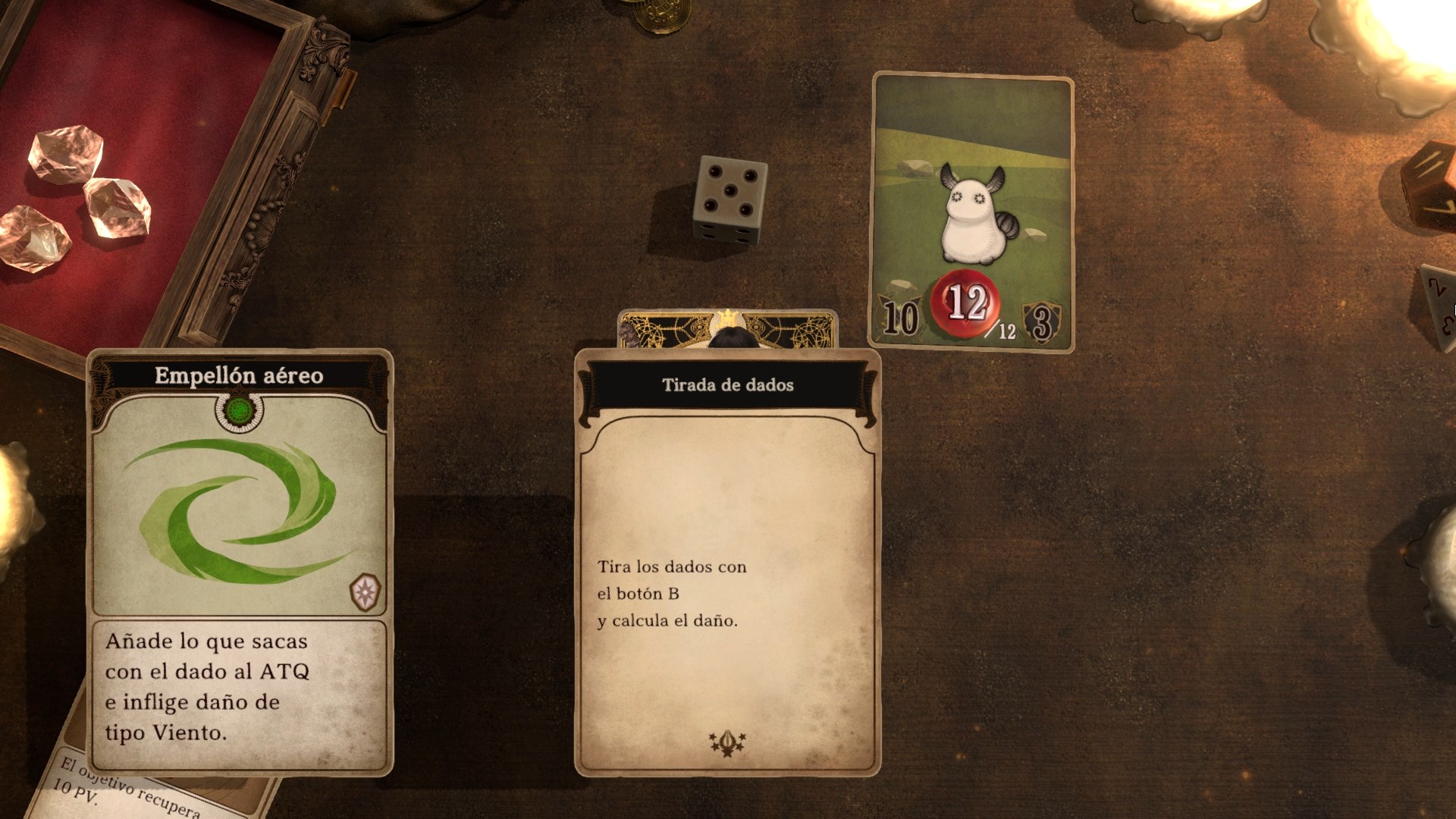Target the white horned monster enemy card

pyautogui.click(x=972, y=212)
